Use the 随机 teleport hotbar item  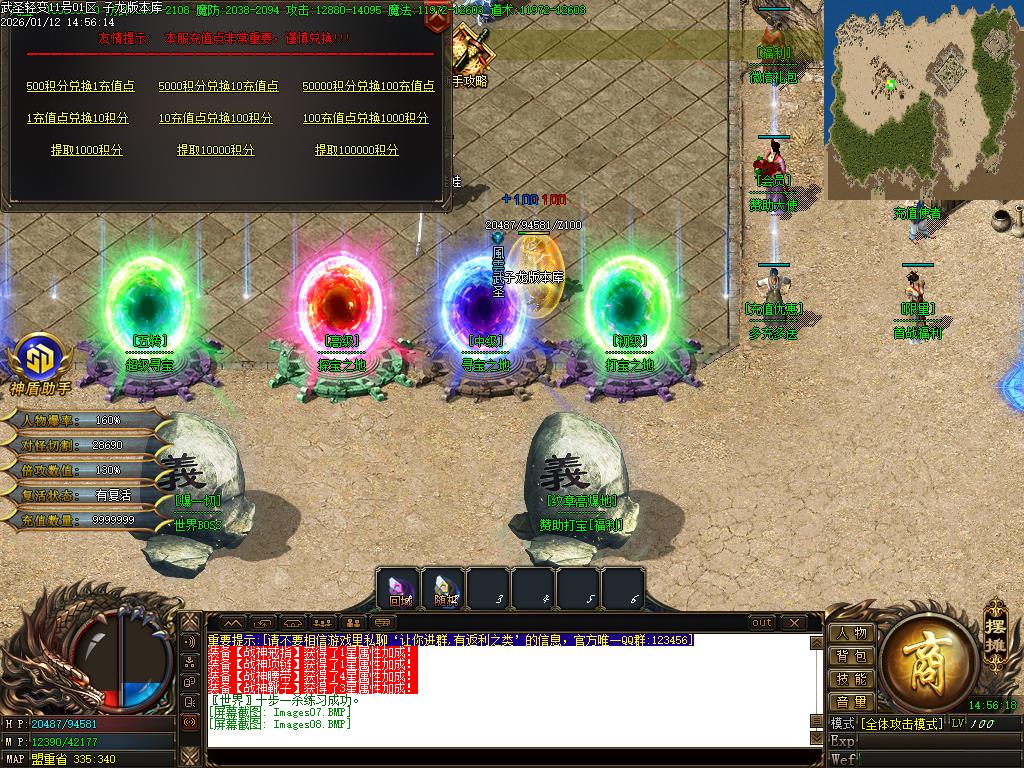[445, 589]
